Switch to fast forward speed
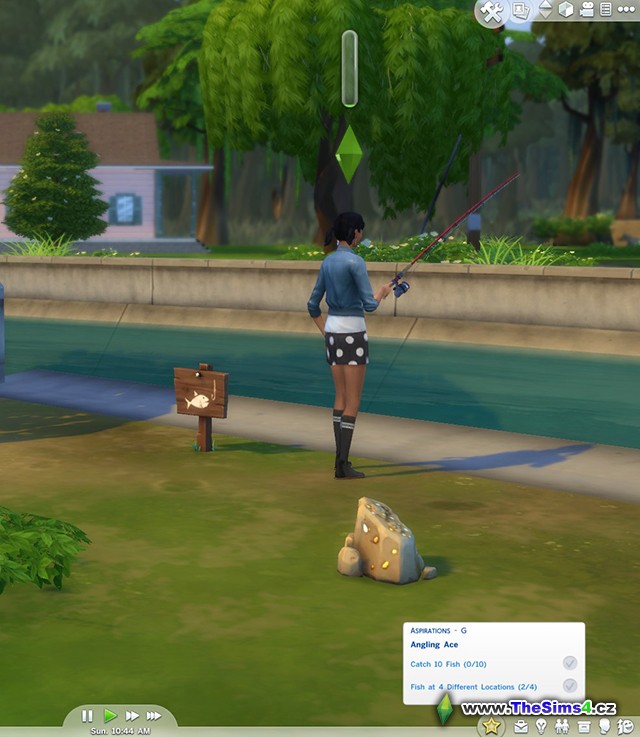 tap(132, 716)
